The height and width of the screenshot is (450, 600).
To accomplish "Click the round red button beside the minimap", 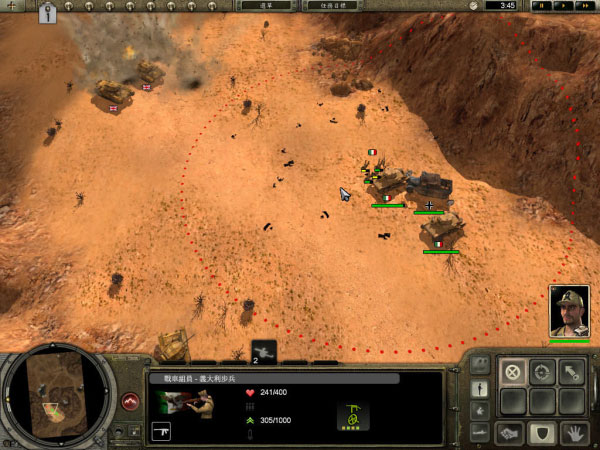I will [130, 401].
